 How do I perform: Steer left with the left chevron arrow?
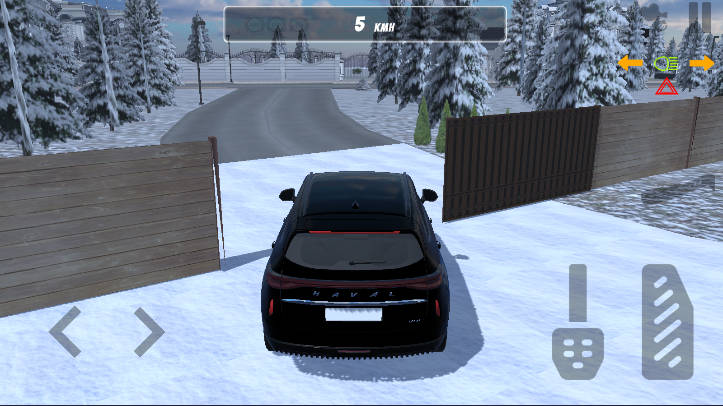[66, 332]
